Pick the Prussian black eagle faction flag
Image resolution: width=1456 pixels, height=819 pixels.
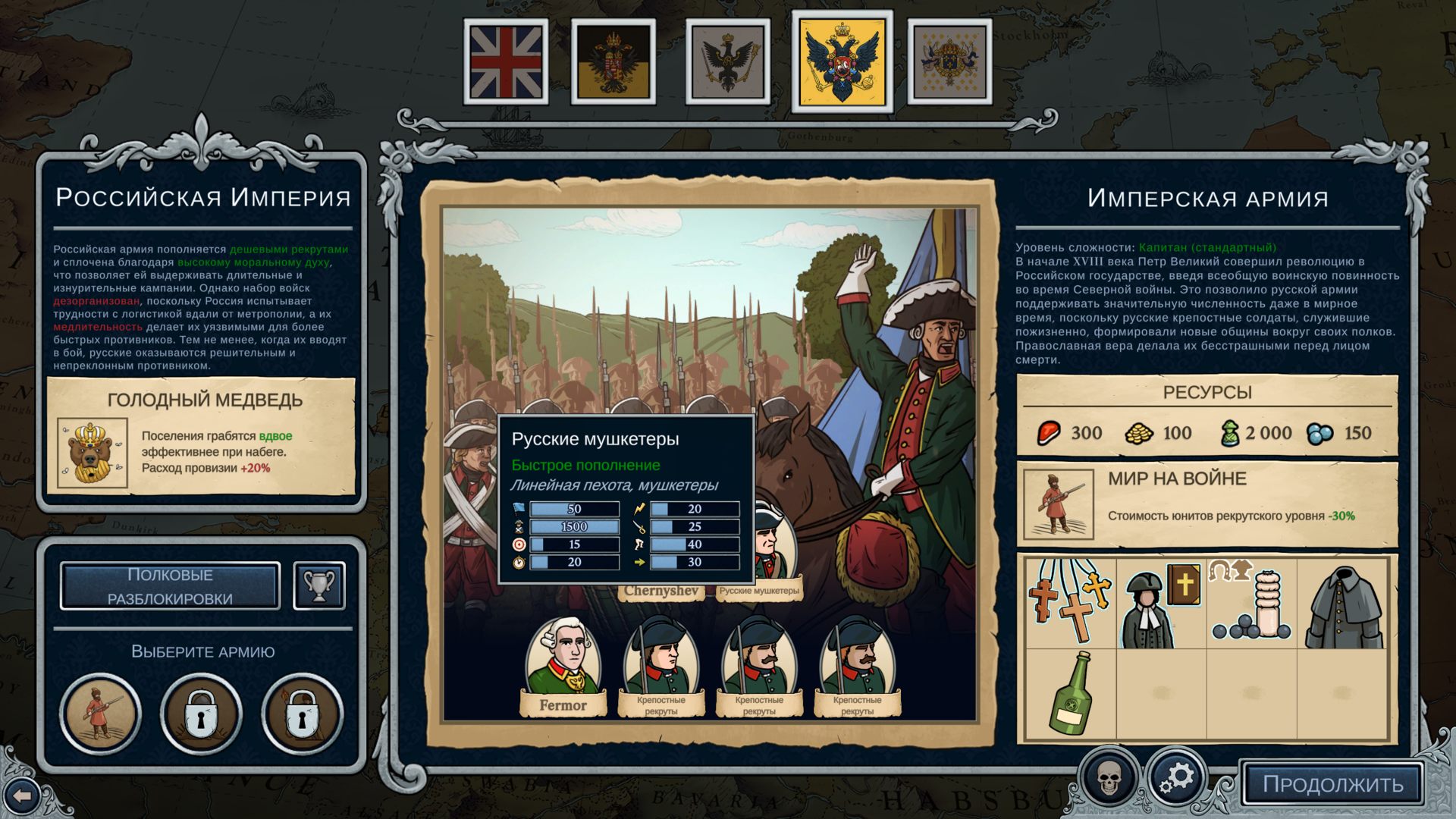tap(727, 62)
